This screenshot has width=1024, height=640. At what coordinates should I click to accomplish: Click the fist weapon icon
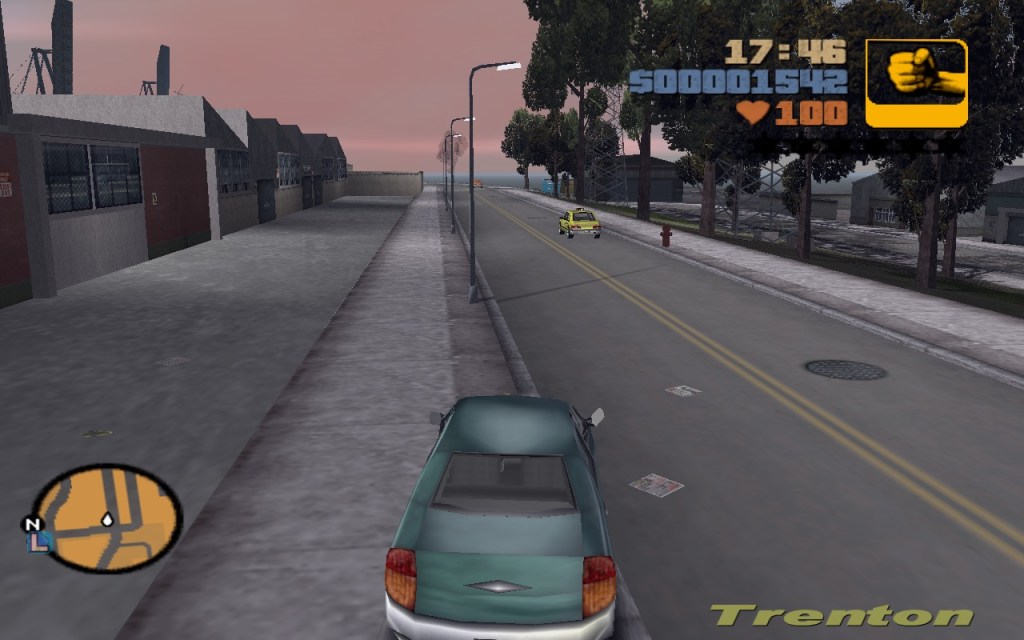pos(916,83)
